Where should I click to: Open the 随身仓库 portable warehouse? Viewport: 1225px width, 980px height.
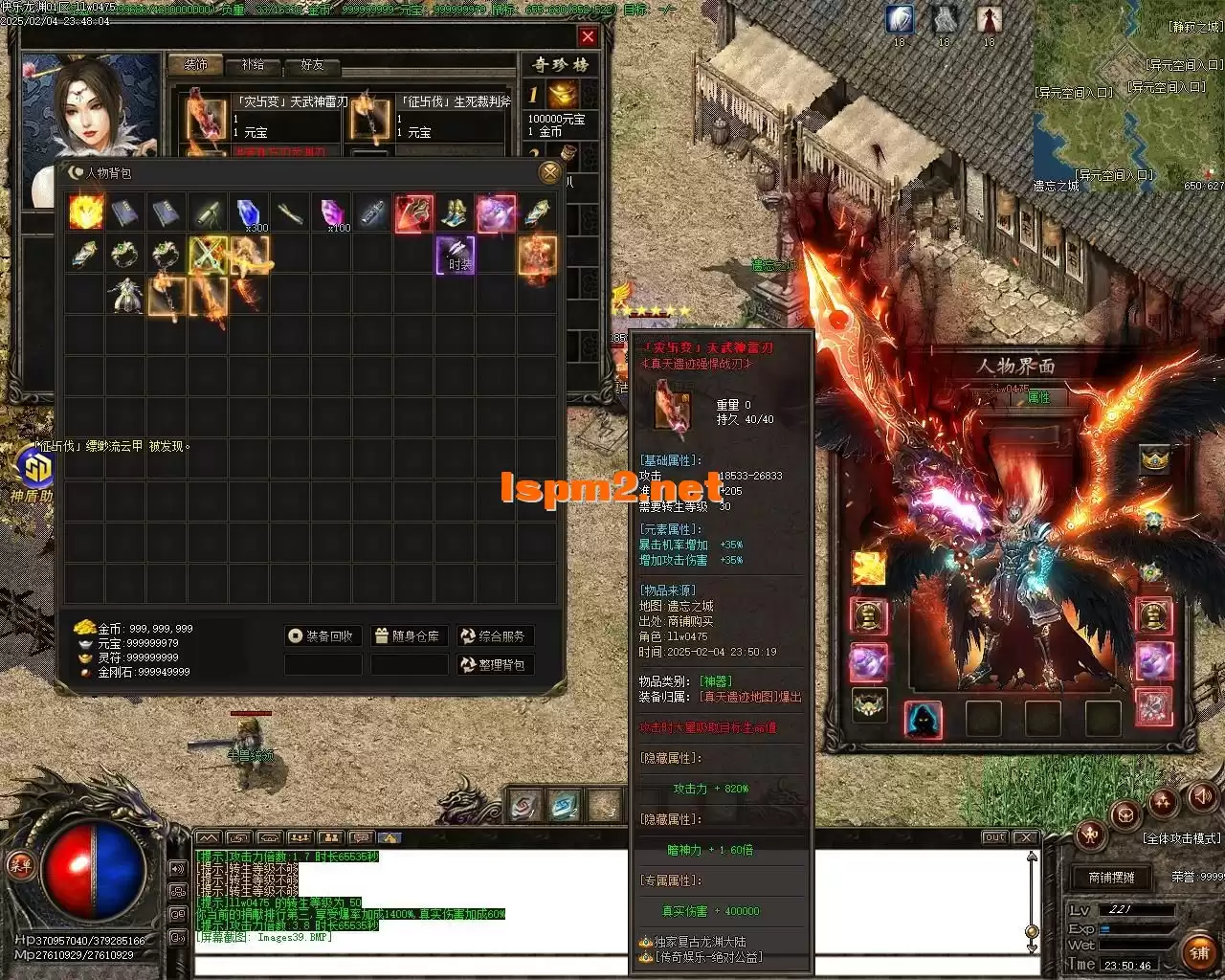(x=409, y=636)
